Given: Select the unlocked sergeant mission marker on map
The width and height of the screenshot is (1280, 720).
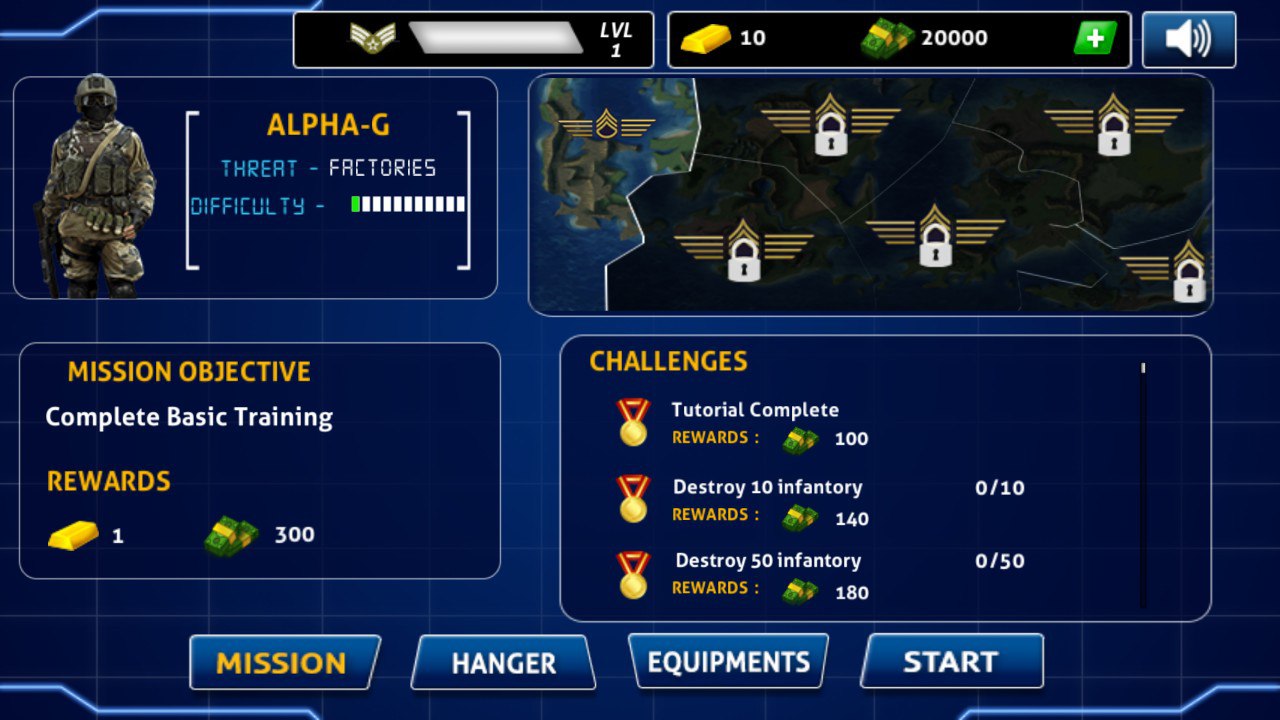Looking at the screenshot, I should [606, 126].
